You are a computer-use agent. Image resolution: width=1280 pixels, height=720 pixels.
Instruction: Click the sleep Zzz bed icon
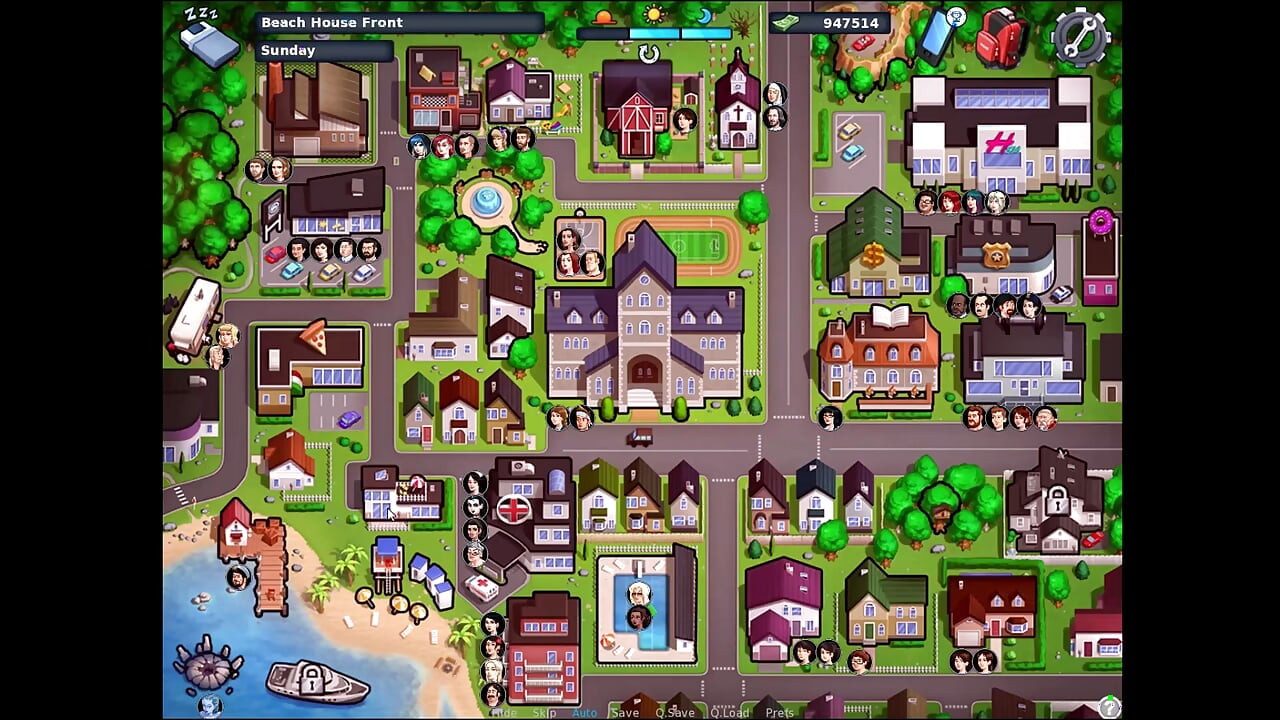tap(208, 38)
